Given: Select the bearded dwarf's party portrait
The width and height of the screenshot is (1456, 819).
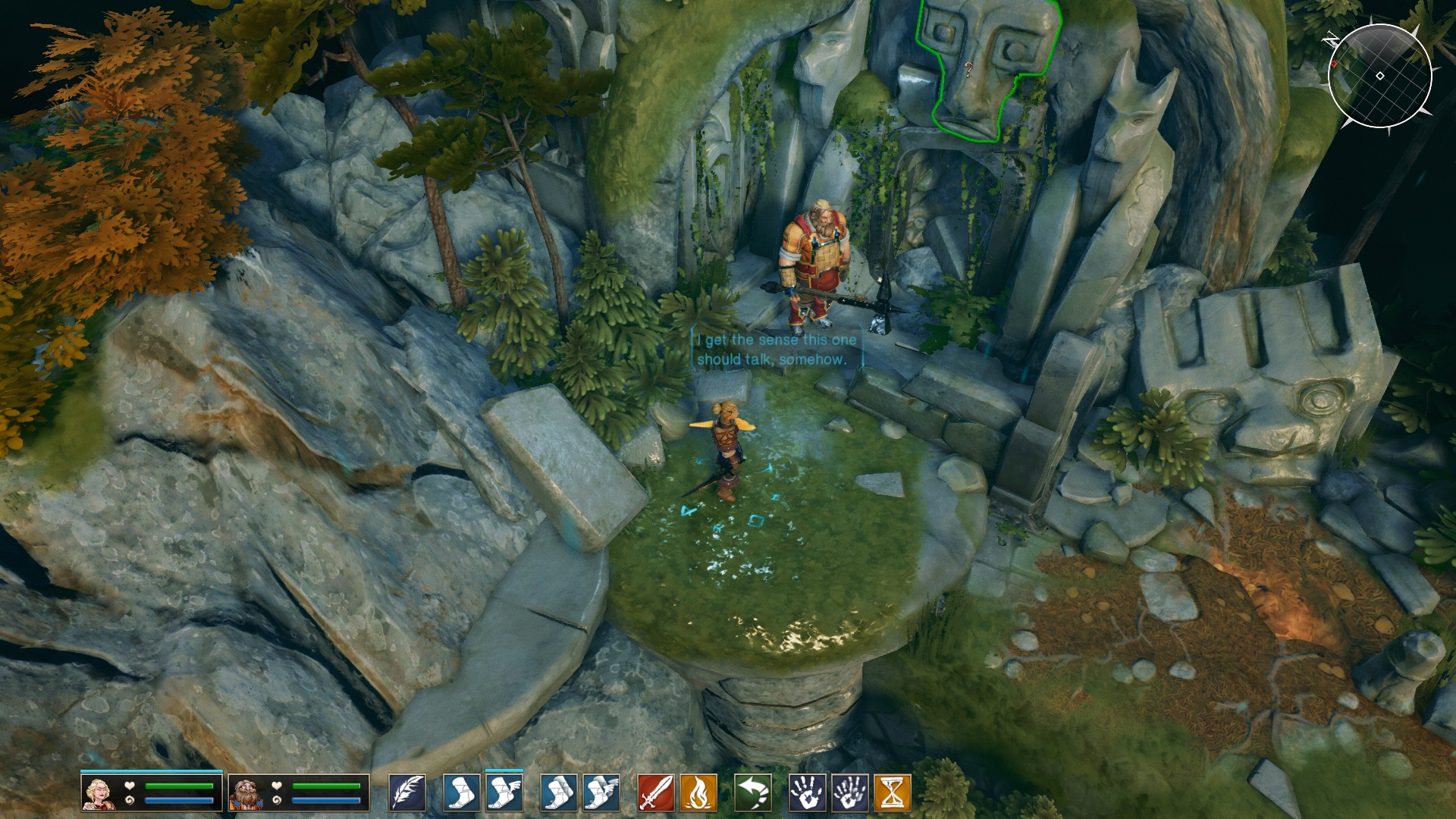Looking at the screenshot, I should (246, 793).
